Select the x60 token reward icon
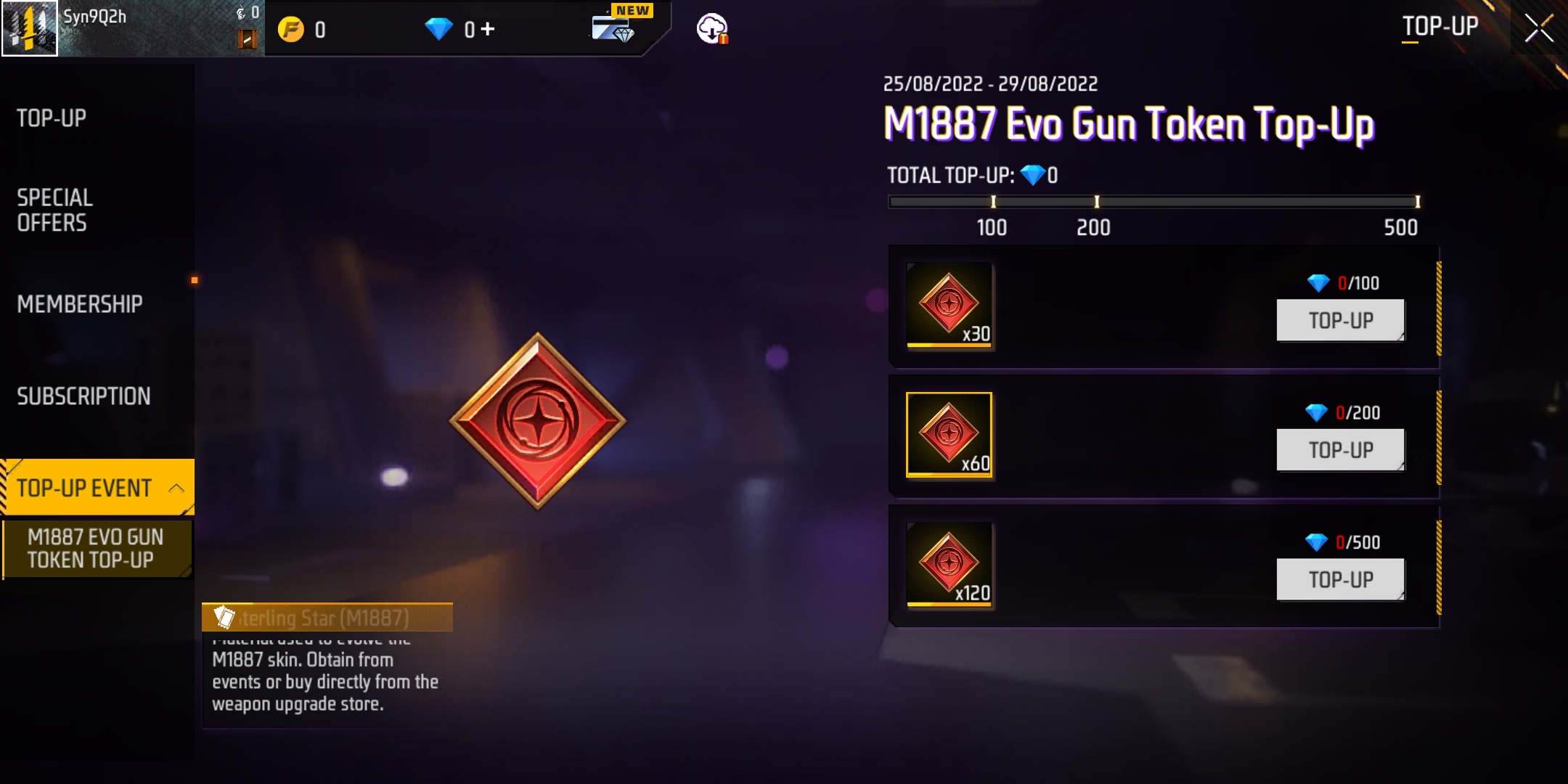Image resolution: width=1568 pixels, height=784 pixels. [949, 435]
